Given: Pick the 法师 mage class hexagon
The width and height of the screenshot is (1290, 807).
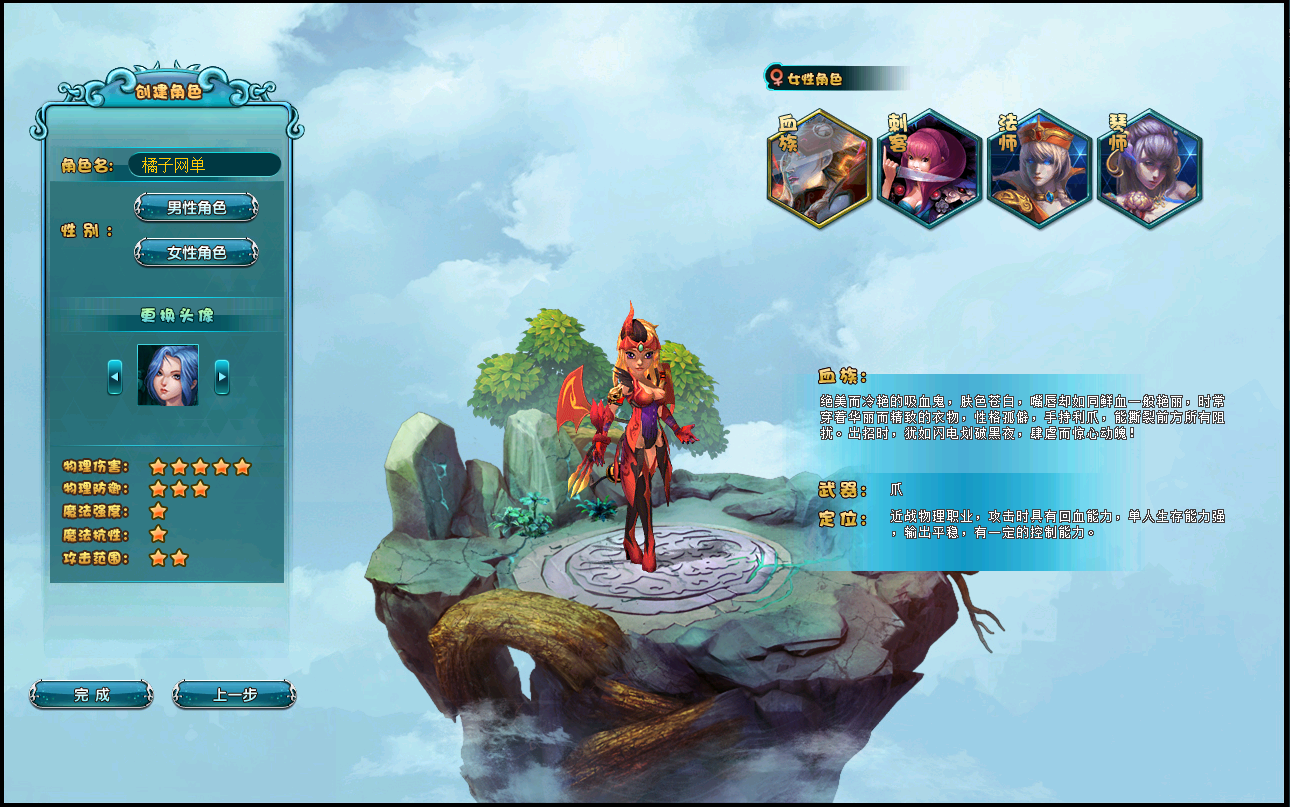Looking at the screenshot, I should coord(1040,169).
